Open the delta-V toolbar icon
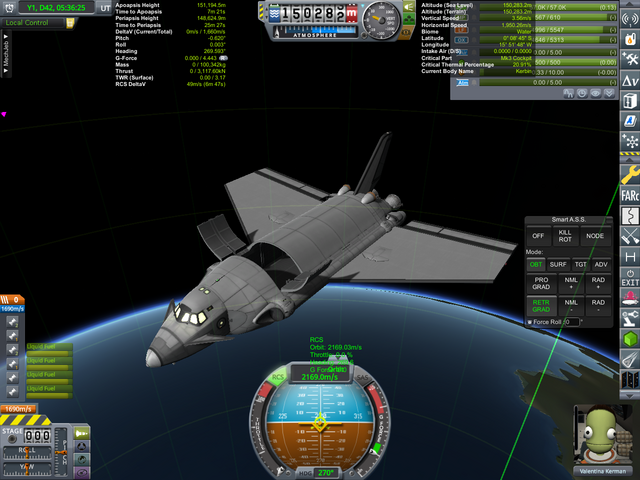The width and height of the screenshot is (640, 480). tap(630, 81)
